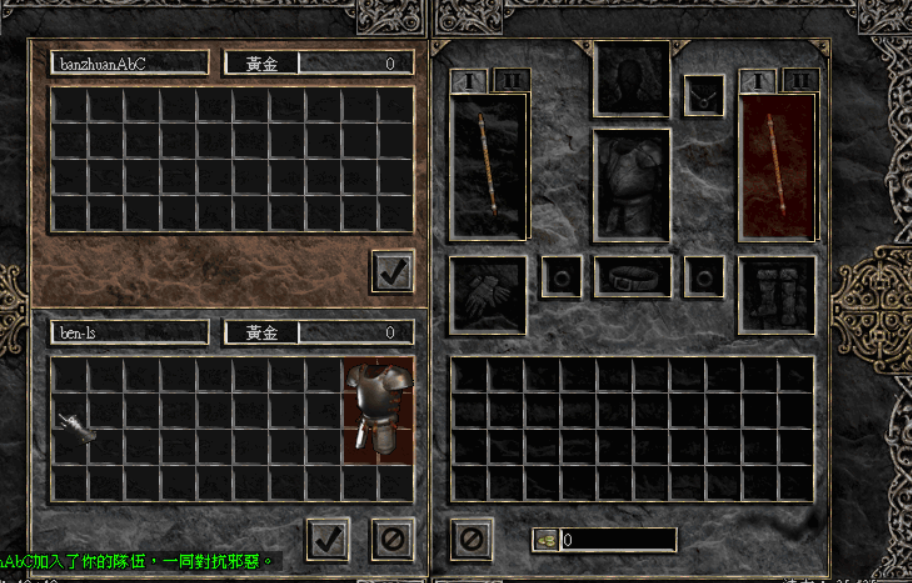Screen dimensions: 912x583
Task: Cancel the trade using the button beside the lower checkmark
Action: coord(392,540)
